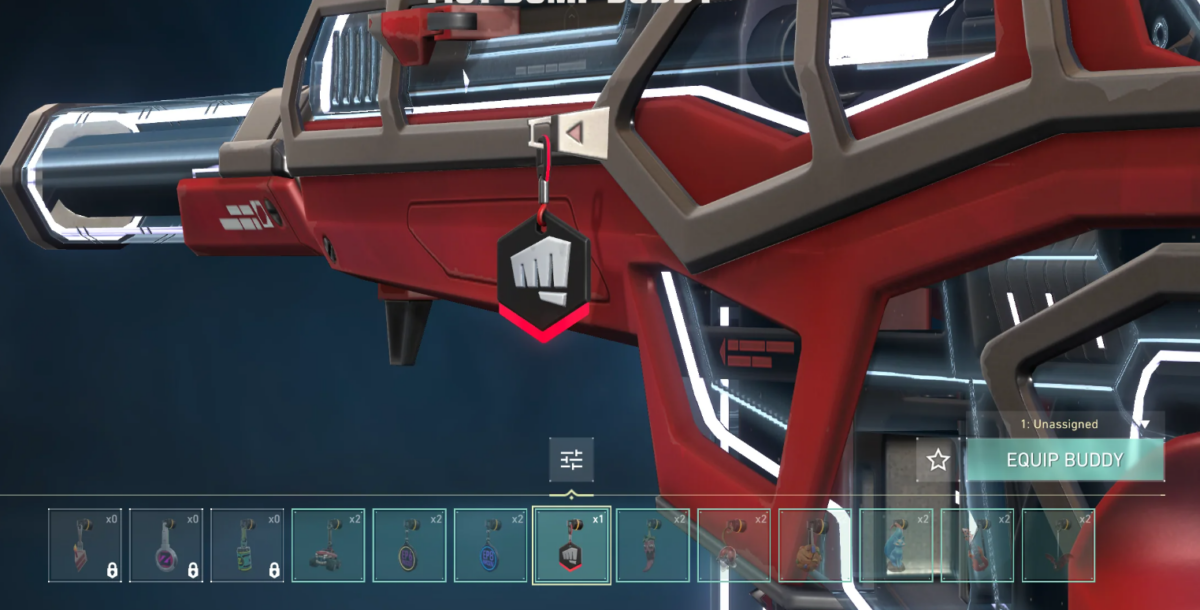The height and width of the screenshot is (610, 1200).
Task: Pick the blue EP 6 coin buddy
Action: [490, 545]
